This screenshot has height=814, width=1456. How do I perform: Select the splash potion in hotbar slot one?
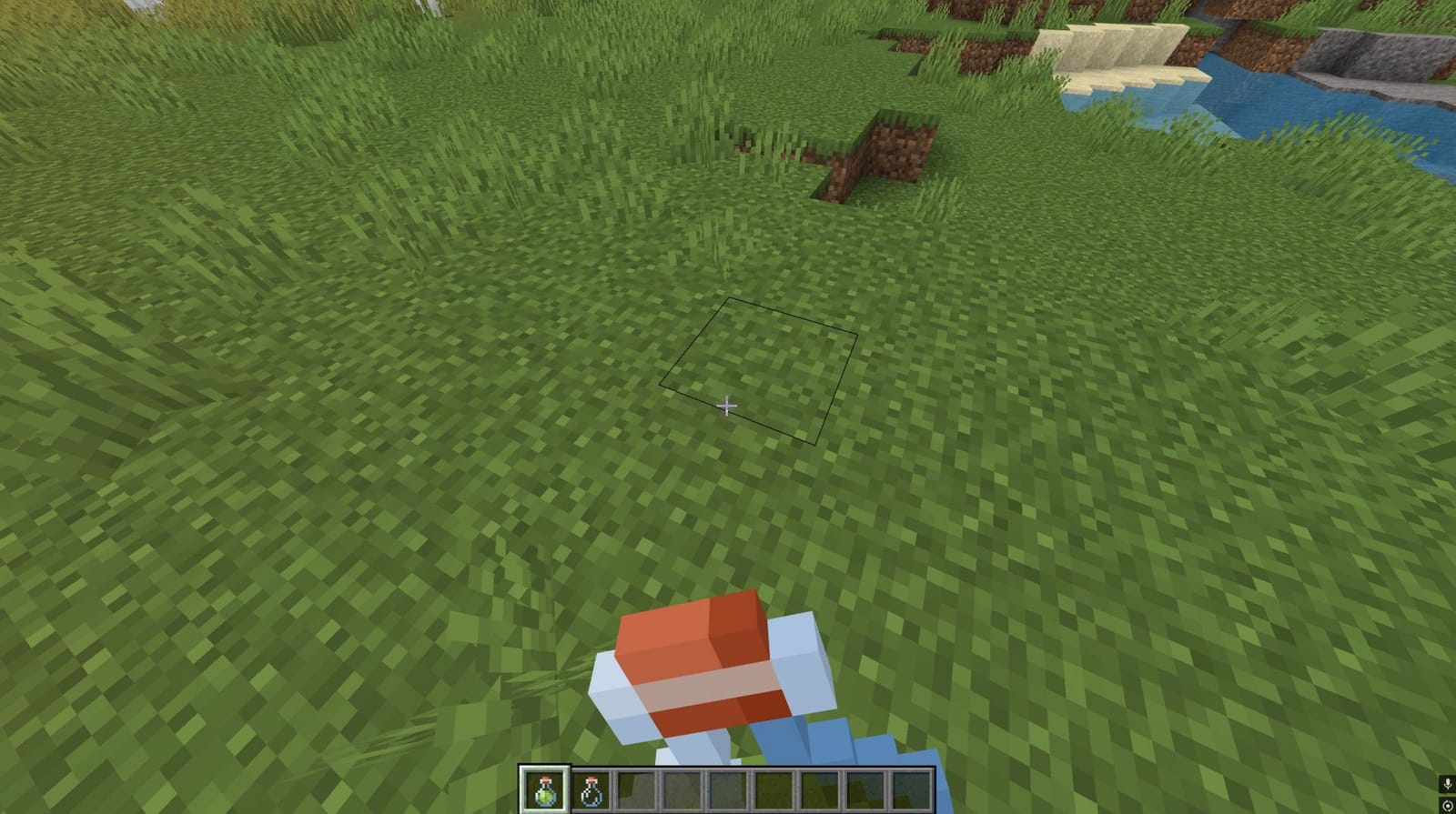[x=544, y=789]
